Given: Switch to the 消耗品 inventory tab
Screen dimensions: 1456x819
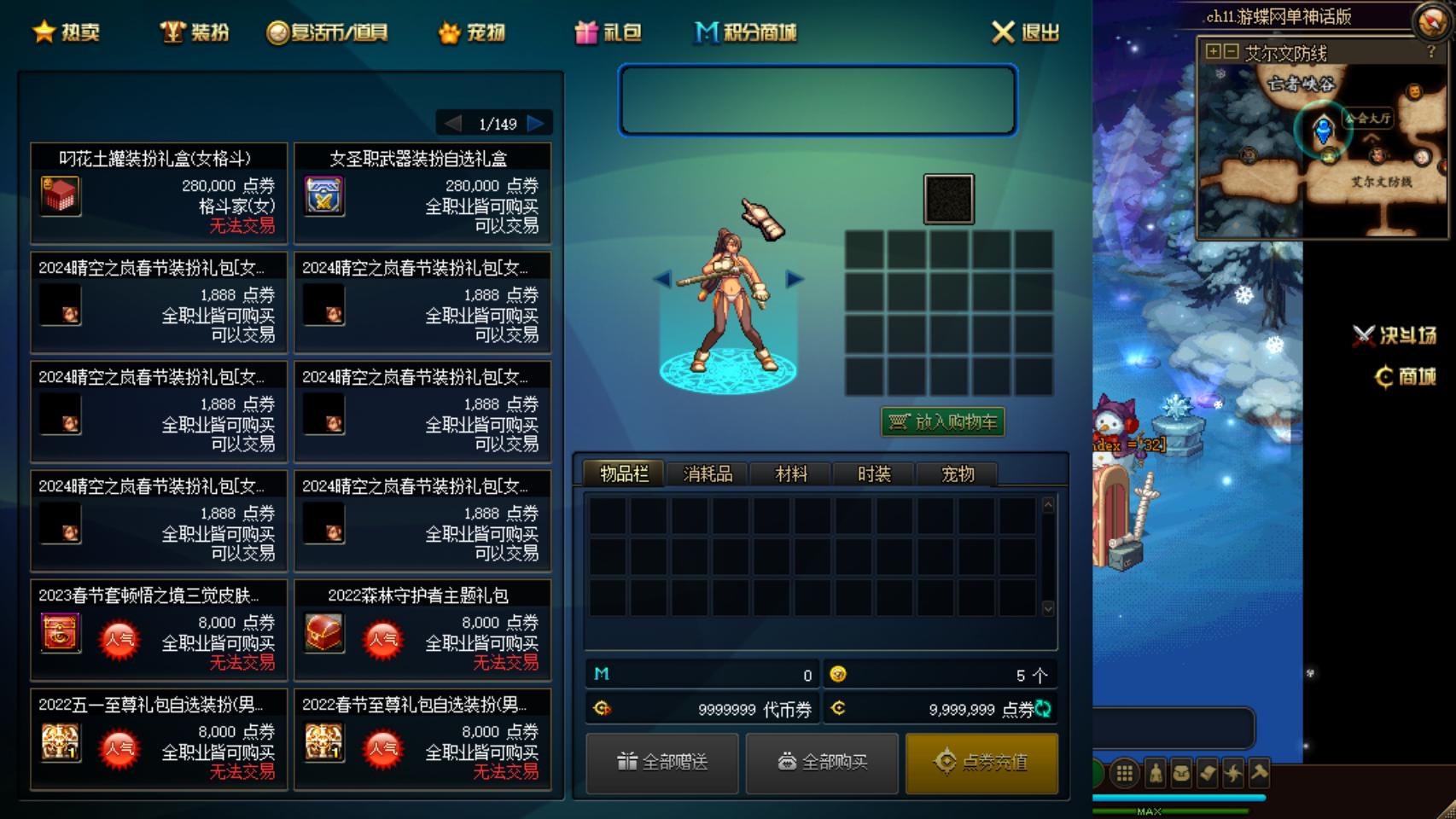Looking at the screenshot, I should pyautogui.click(x=708, y=474).
